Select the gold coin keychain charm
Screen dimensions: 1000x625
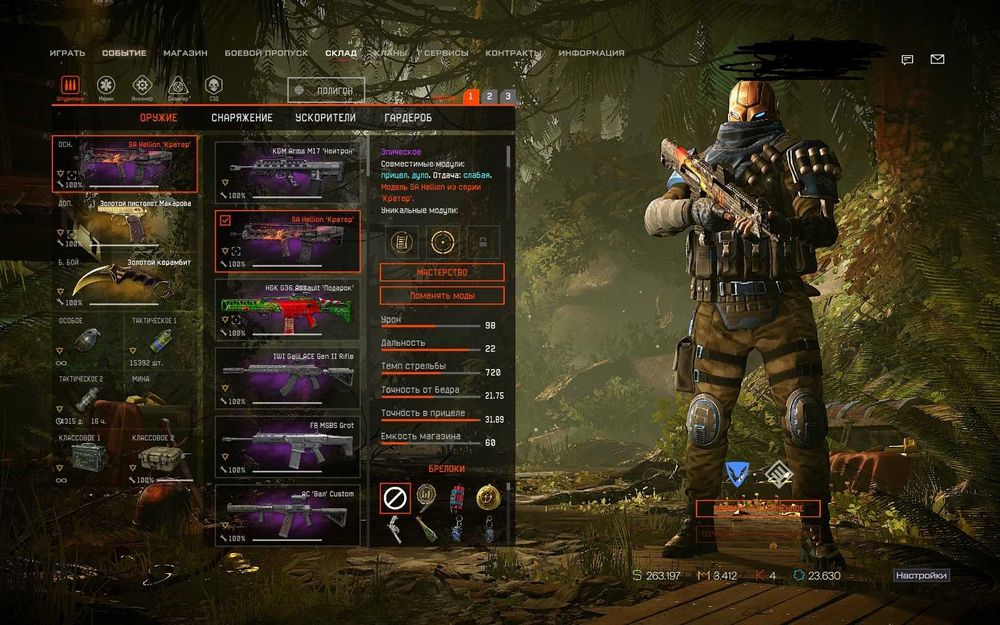pyautogui.click(x=486, y=495)
